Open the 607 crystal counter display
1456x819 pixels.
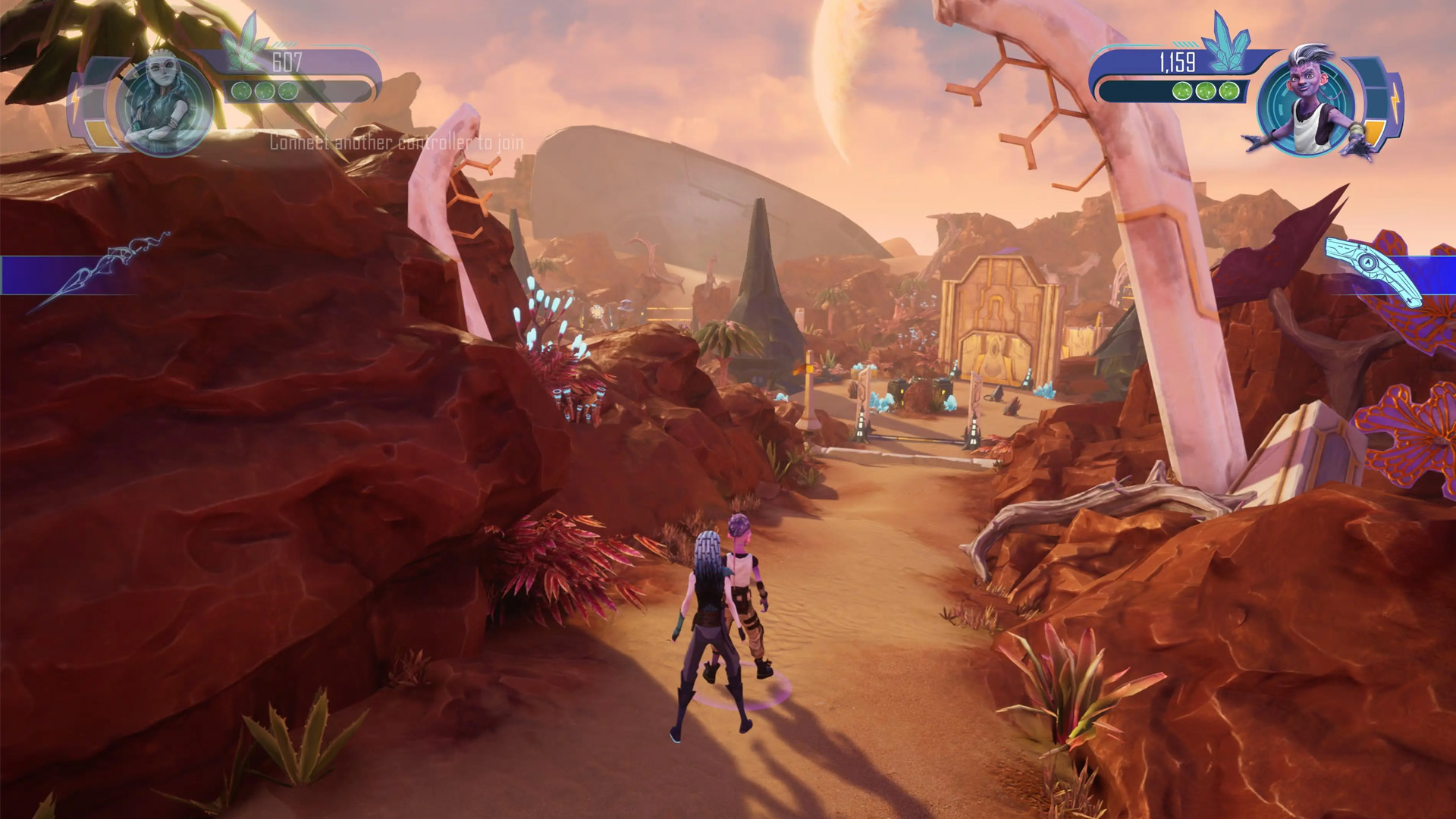point(287,61)
